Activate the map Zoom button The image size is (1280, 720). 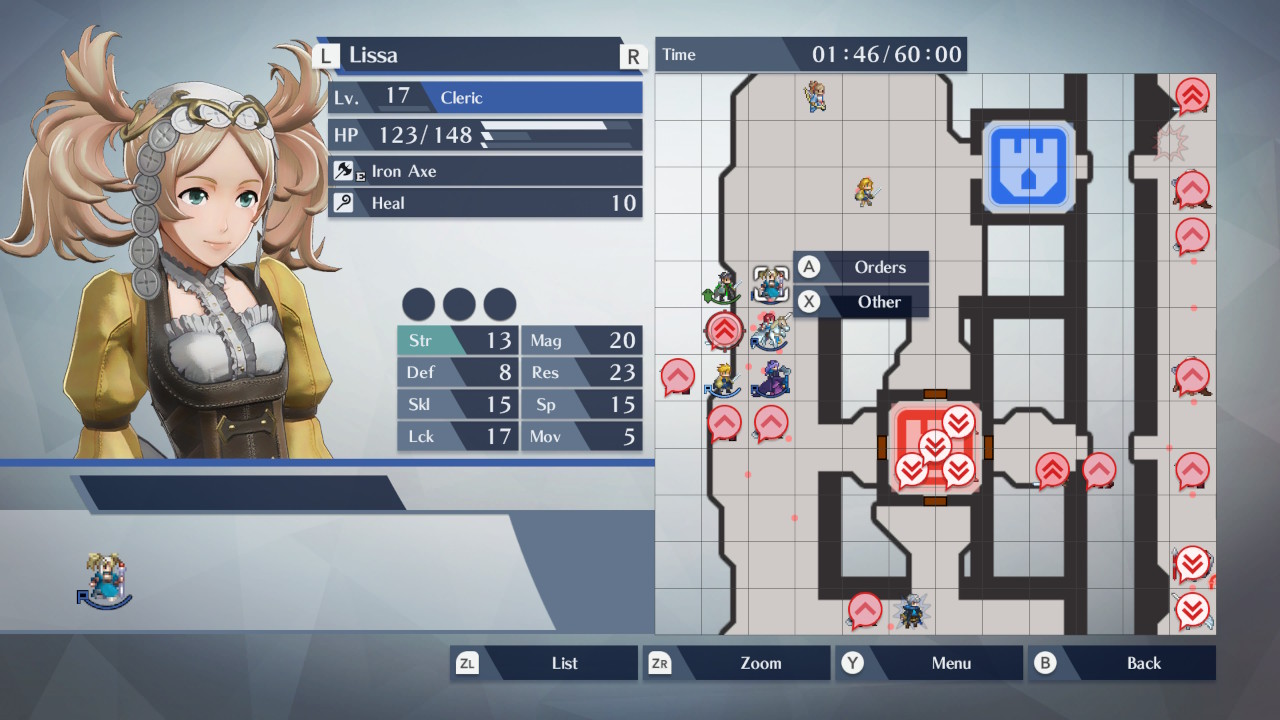click(737, 663)
